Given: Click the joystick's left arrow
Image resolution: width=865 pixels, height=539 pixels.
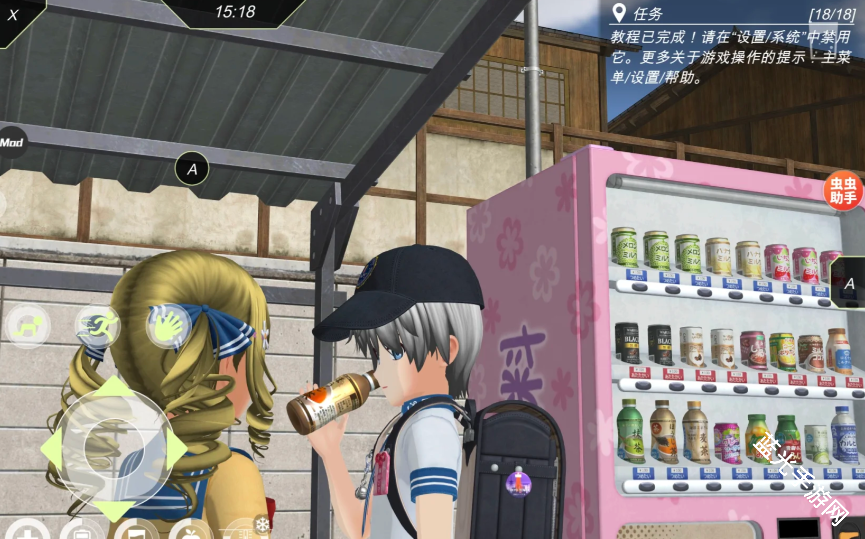Looking at the screenshot, I should tap(50, 449).
